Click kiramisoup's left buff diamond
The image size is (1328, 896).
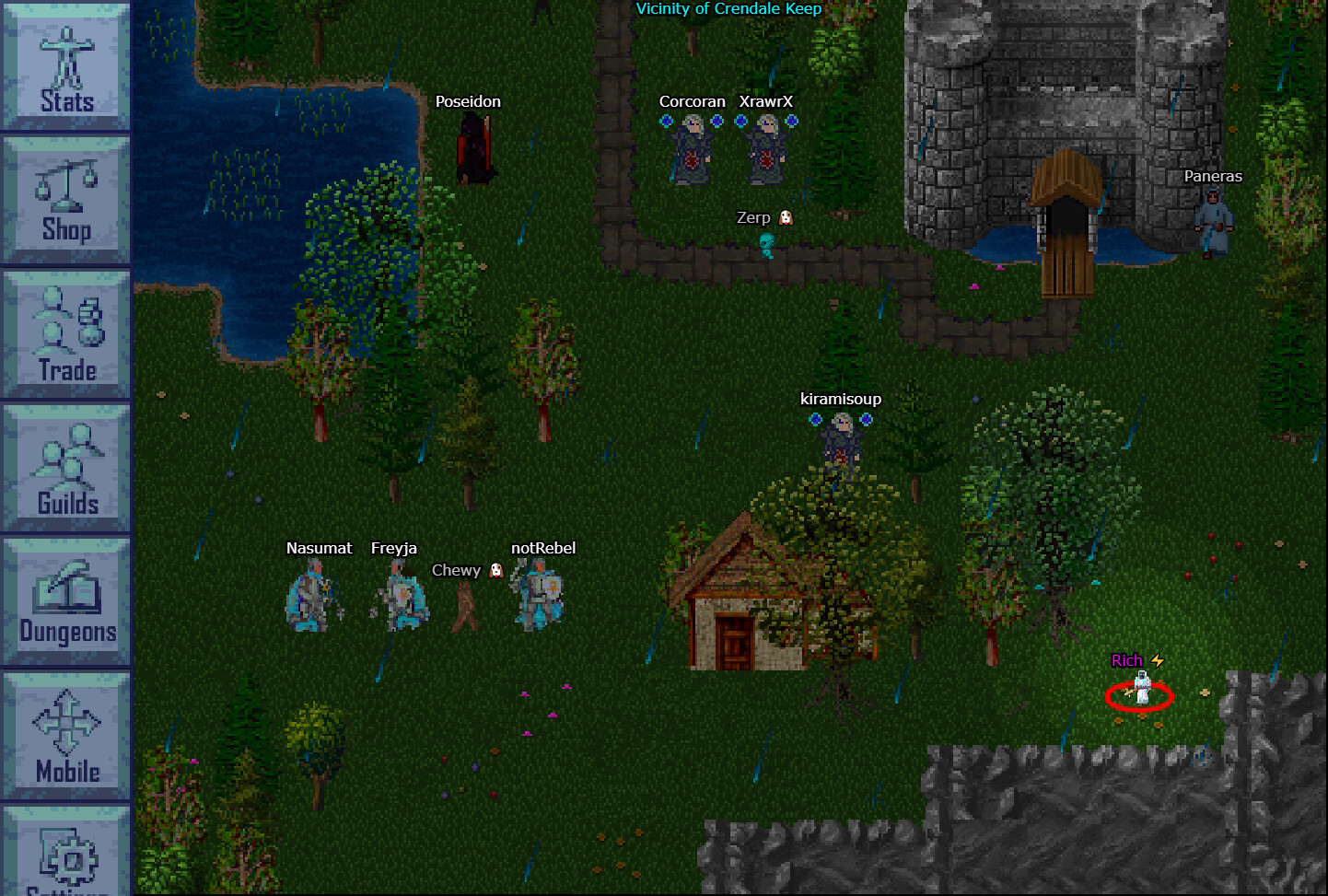pos(814,419)
